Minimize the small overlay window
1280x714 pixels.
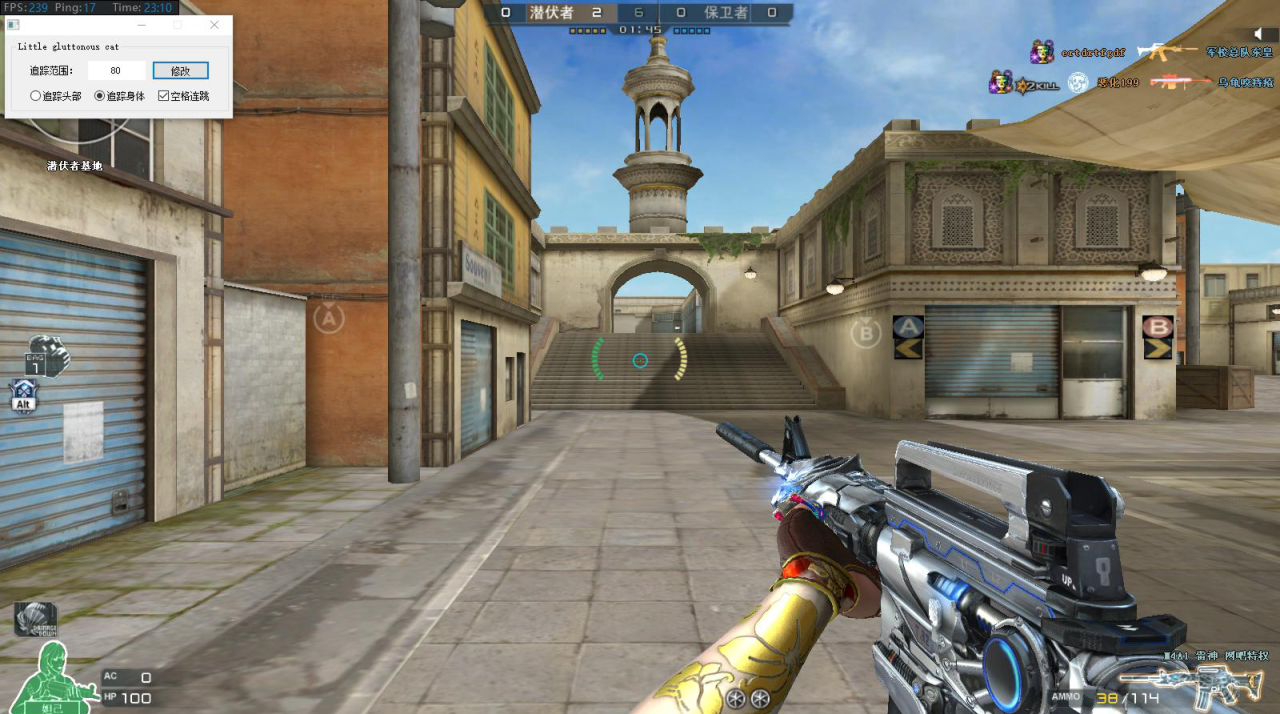pyautogui.click(x=141, y=25)
